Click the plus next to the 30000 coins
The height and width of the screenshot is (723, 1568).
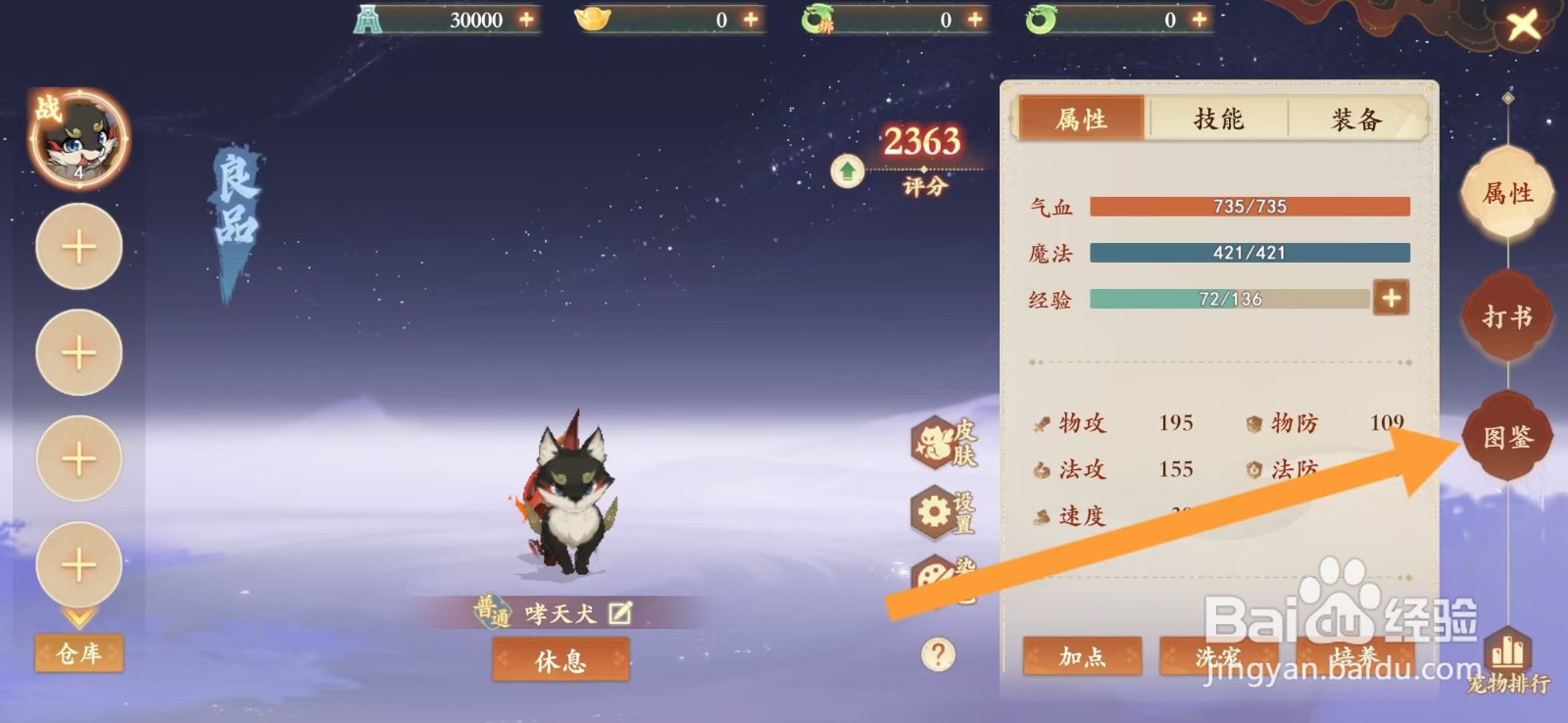click(x=527, y=19)
